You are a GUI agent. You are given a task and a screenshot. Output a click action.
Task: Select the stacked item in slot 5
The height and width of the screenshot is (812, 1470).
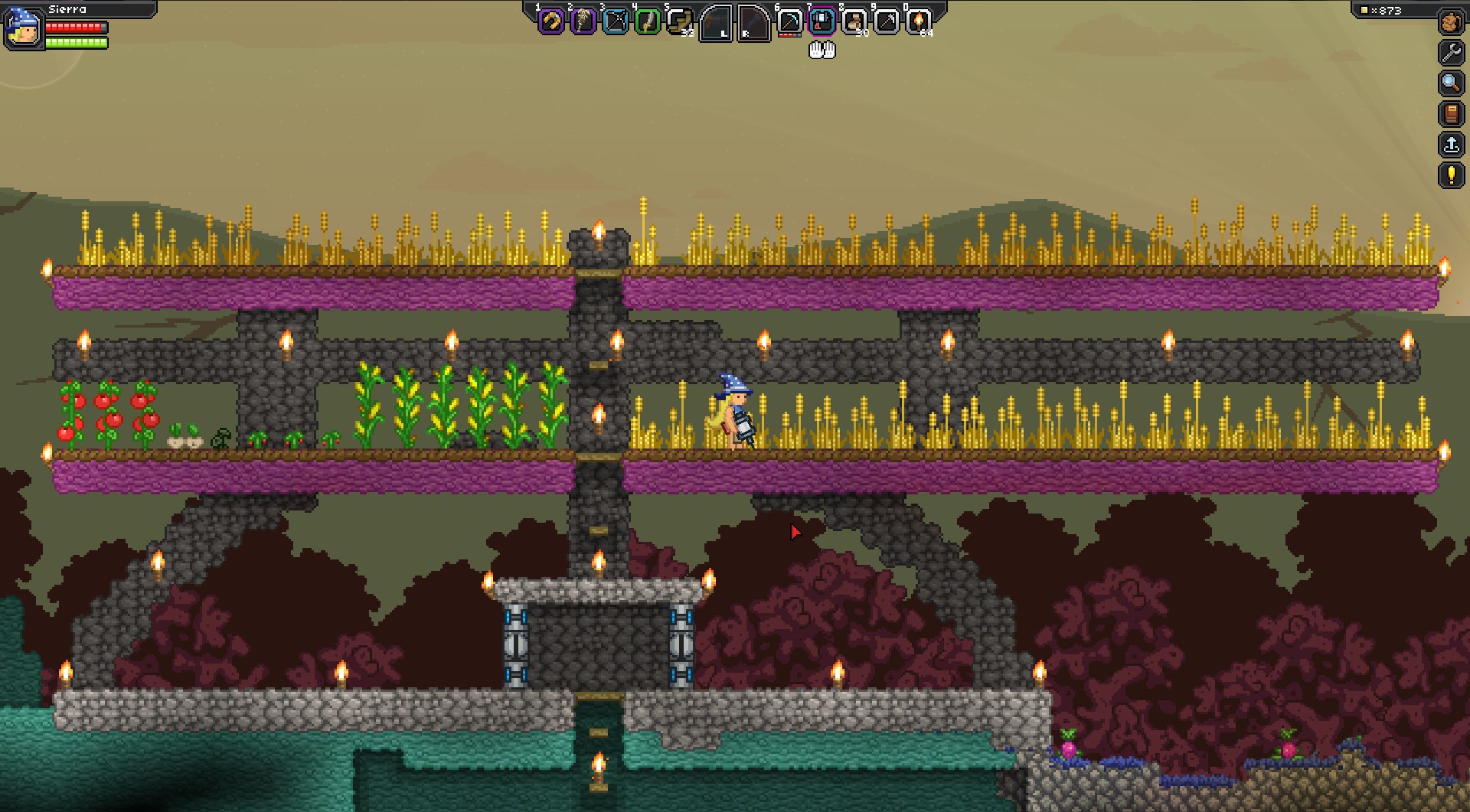pos(679,21)
